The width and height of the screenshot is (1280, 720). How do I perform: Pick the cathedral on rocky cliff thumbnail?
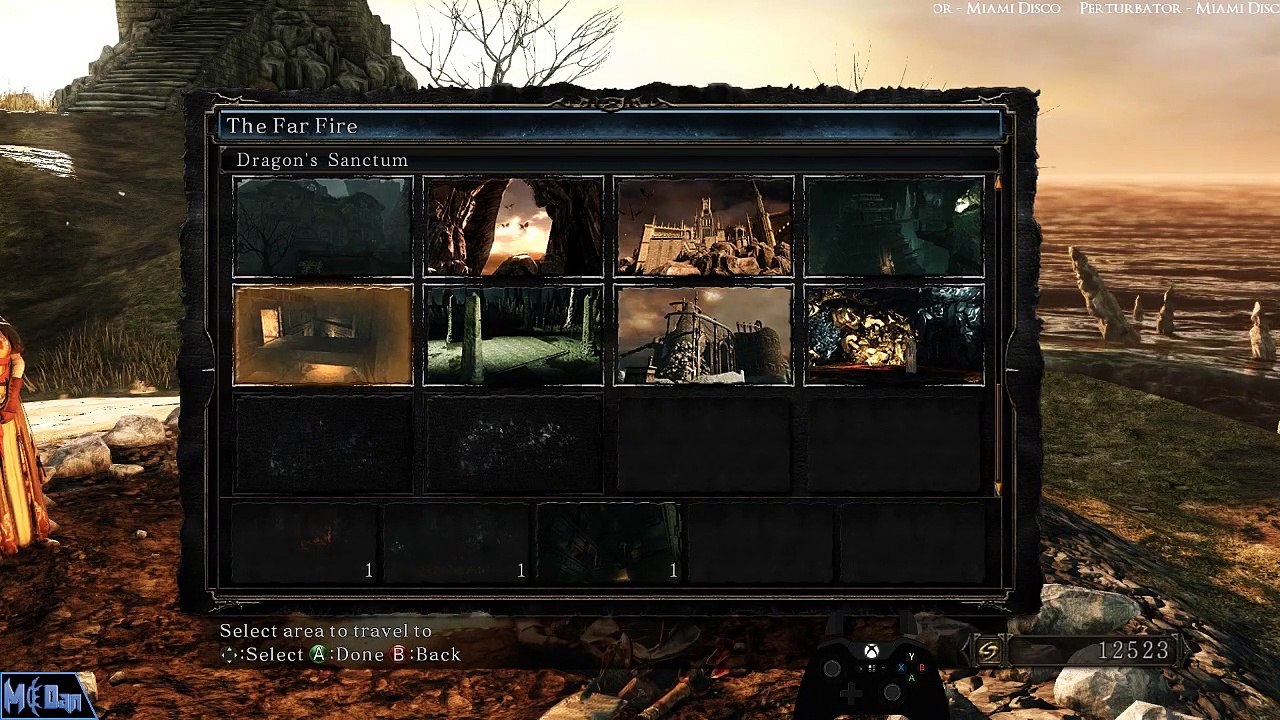click(x=704, y=227)
